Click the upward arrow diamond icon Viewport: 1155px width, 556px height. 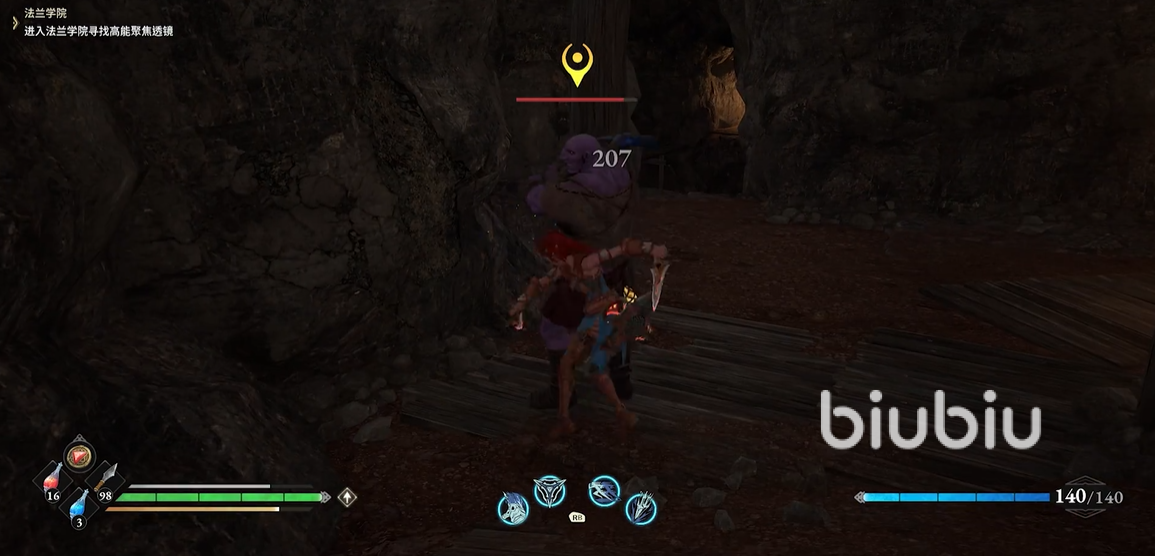tap(347, 496)
